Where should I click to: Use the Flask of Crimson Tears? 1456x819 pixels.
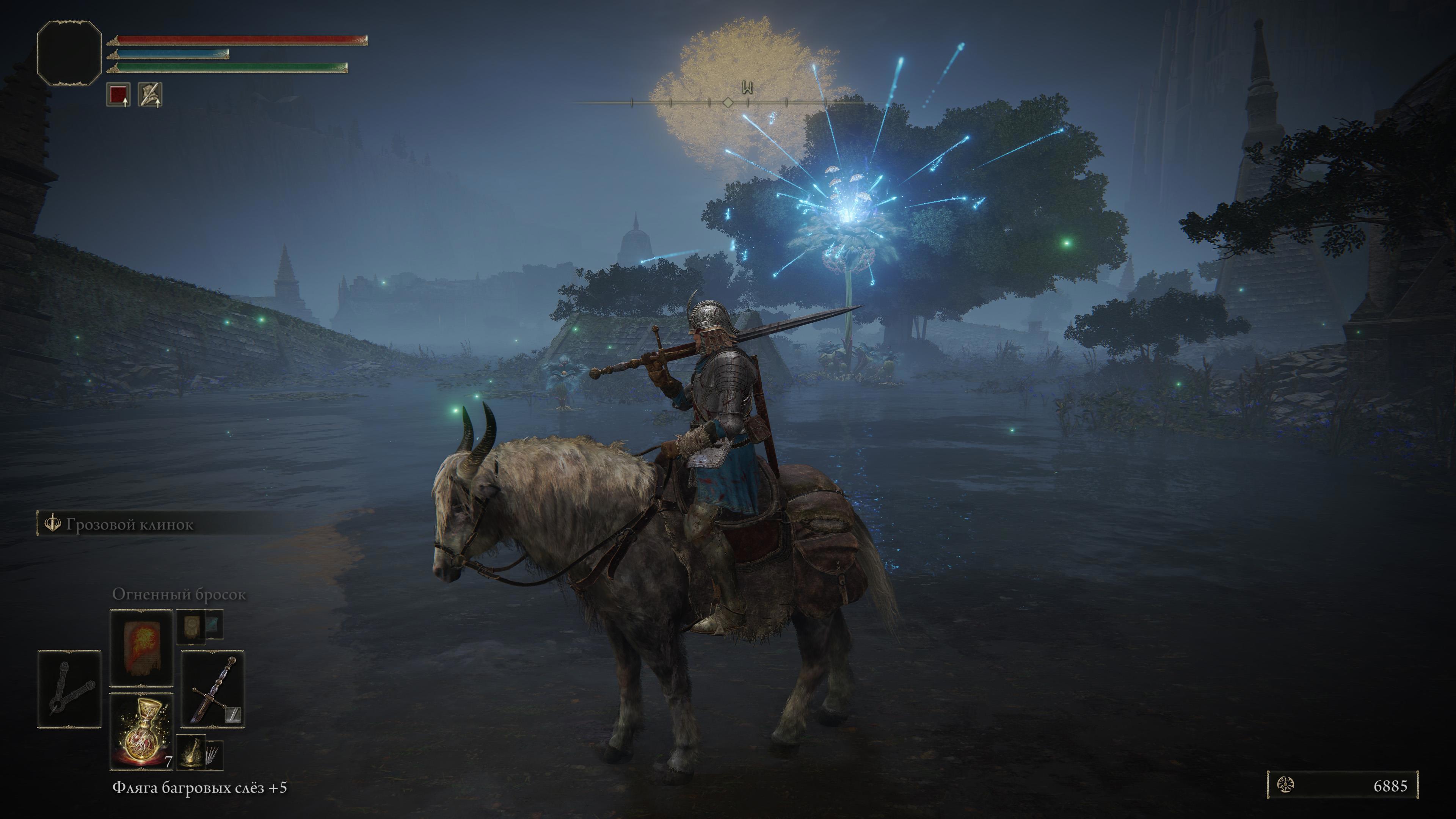141,731
